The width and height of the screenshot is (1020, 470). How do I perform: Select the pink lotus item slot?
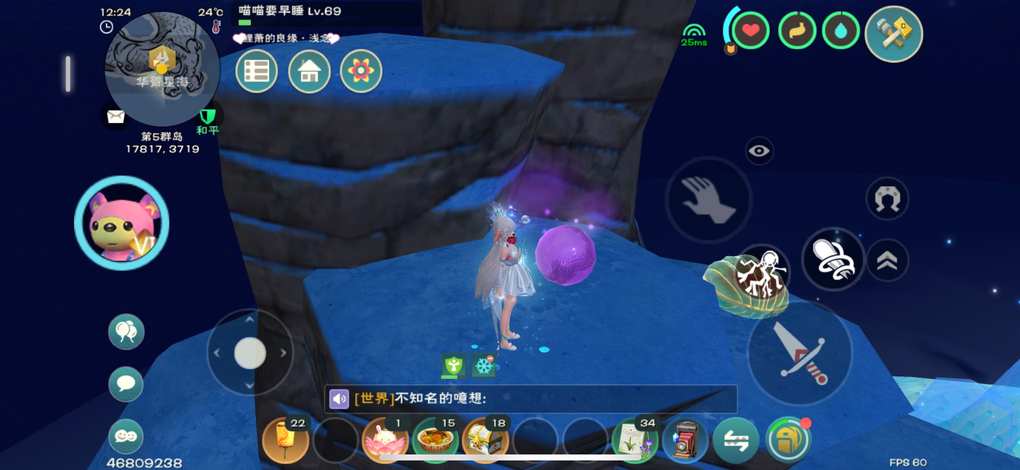(383, 440)
